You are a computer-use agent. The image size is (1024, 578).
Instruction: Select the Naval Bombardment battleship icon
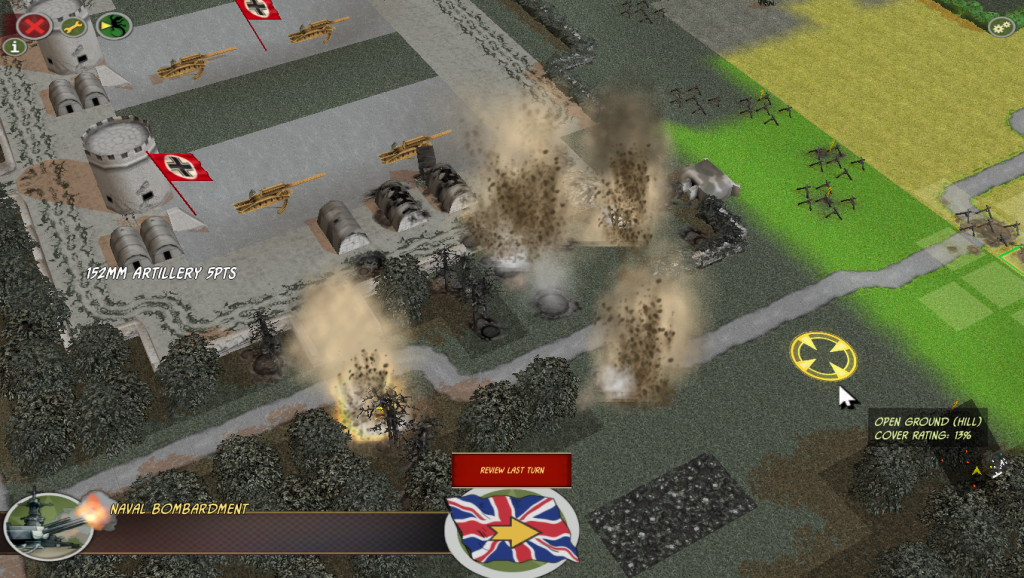47,524
